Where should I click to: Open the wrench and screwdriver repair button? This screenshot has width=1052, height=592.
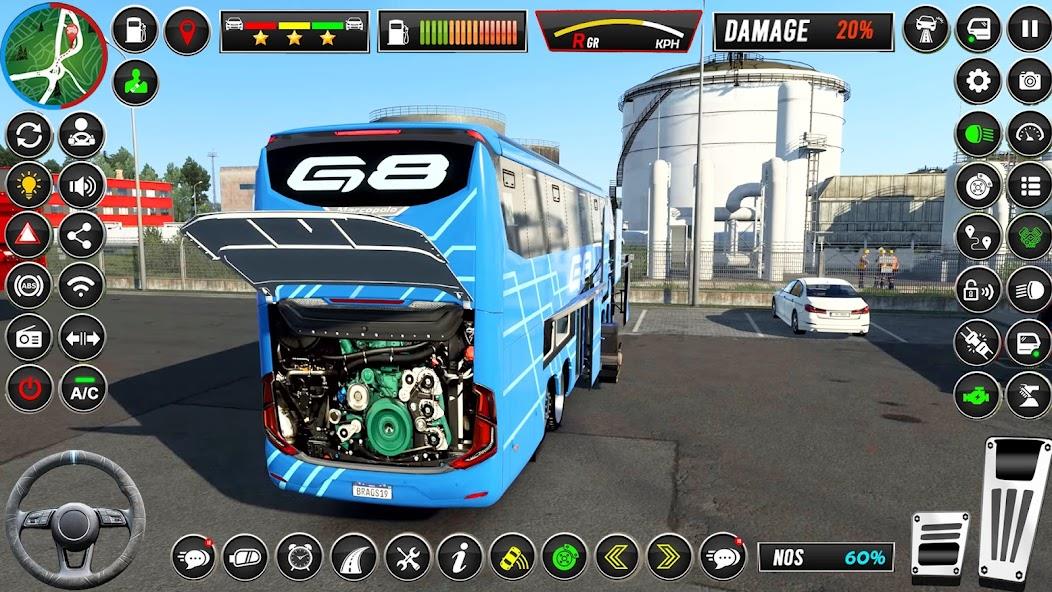click(x=407, y=557)
